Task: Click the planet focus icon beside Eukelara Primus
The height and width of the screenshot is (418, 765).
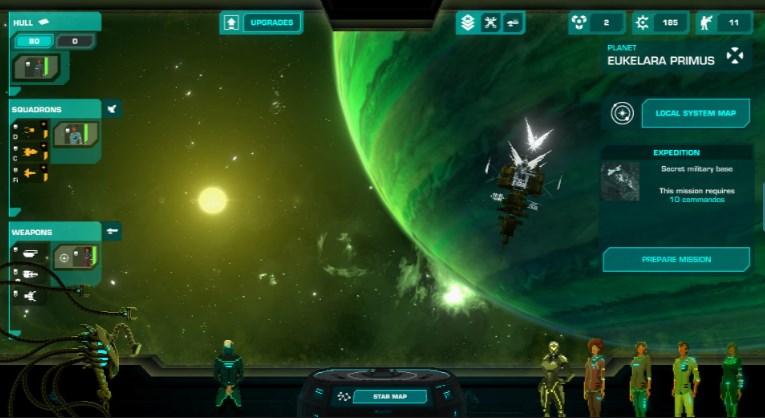Action: [735, 55]
